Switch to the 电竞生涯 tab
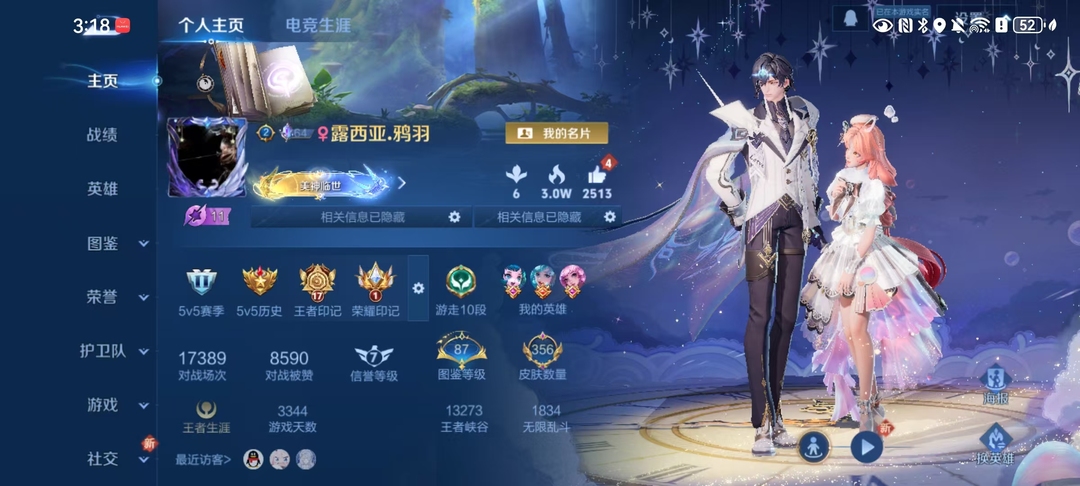Screen dimensions: 1080x486 [x=318, y=26]
